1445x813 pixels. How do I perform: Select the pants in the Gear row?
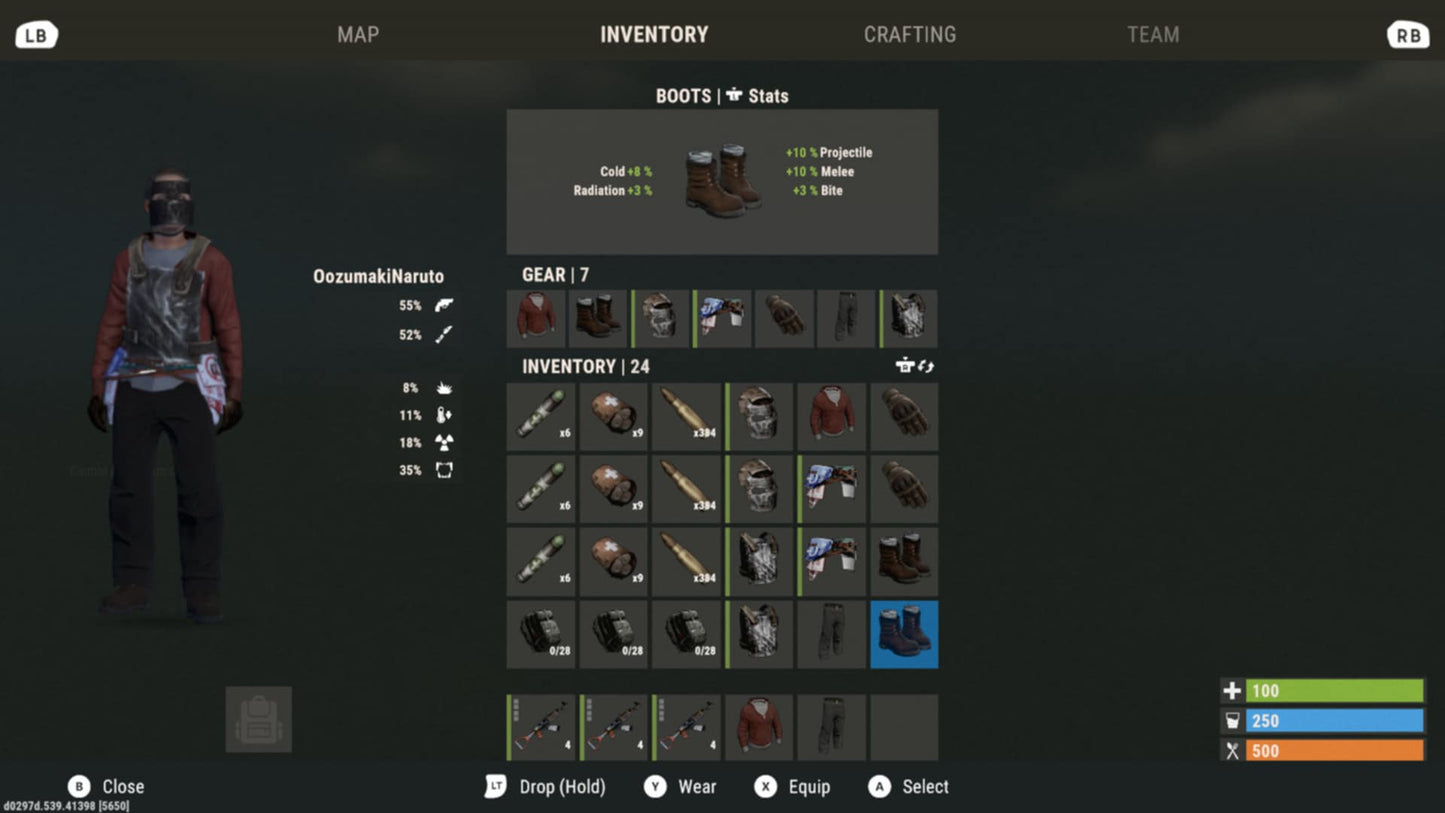pos(846,319)
